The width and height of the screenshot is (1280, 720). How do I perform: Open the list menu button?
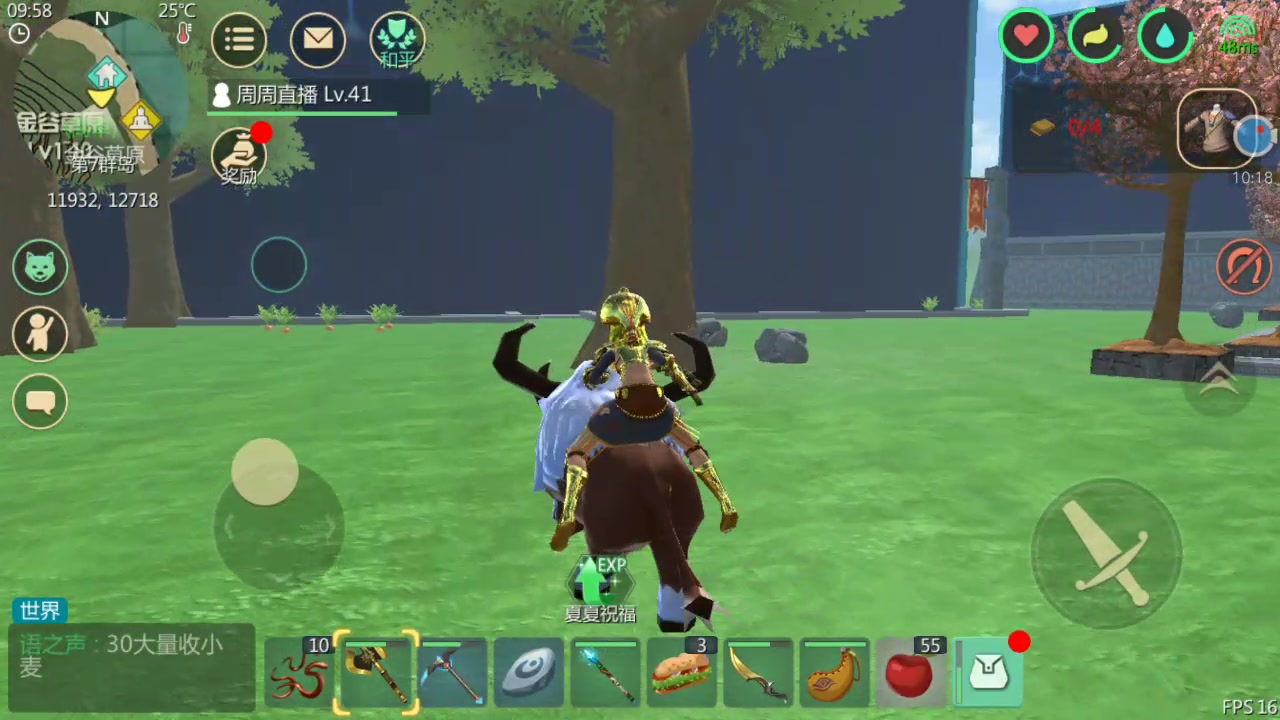pyautogui.click(x=239, y=40)
